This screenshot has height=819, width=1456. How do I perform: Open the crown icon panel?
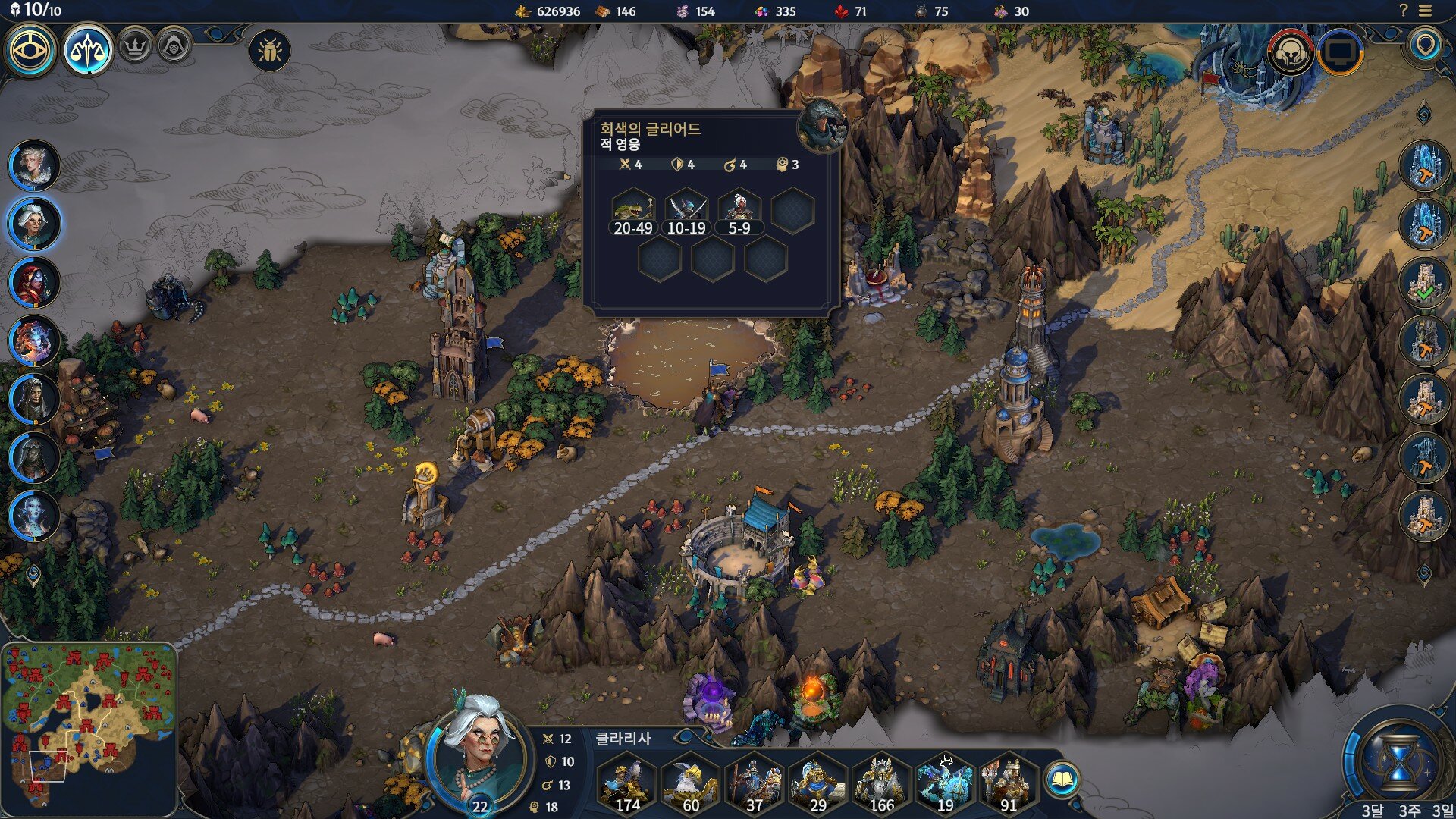[136, 47]
